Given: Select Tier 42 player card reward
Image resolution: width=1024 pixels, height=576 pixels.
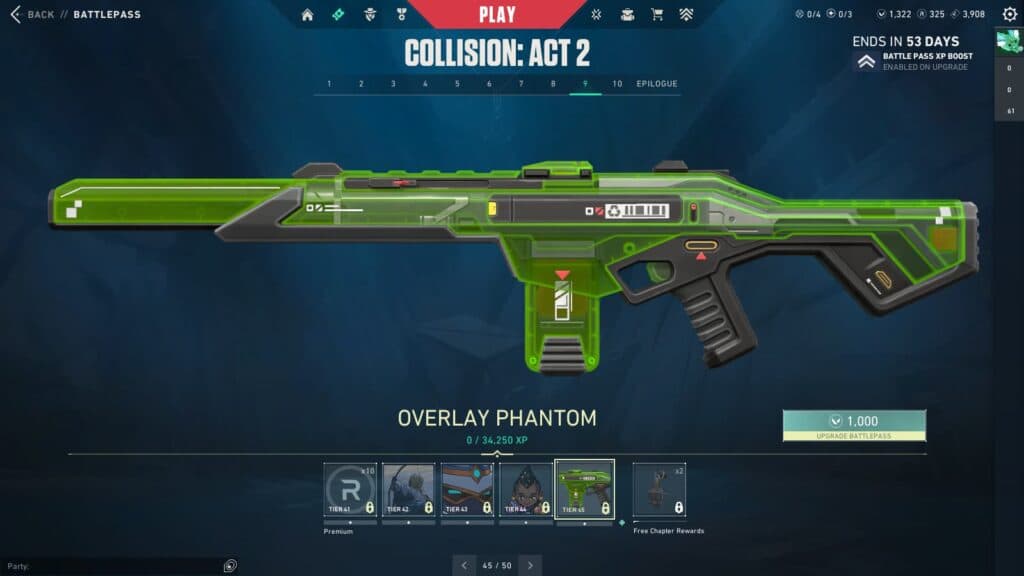Looking at the screenshot, I should [x=408, y=489].
